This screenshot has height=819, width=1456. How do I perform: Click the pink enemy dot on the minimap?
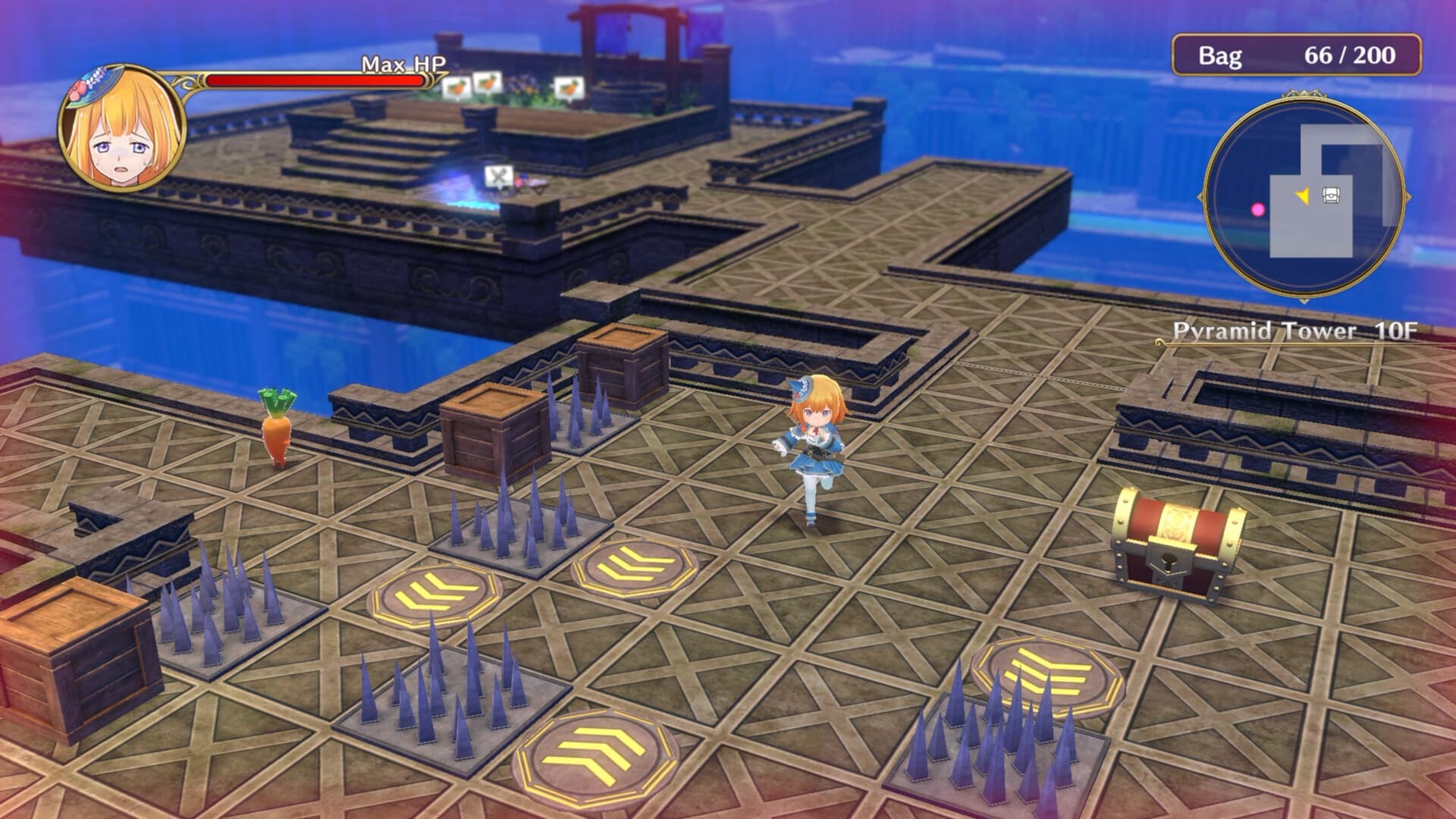[x=1257, y=209]
